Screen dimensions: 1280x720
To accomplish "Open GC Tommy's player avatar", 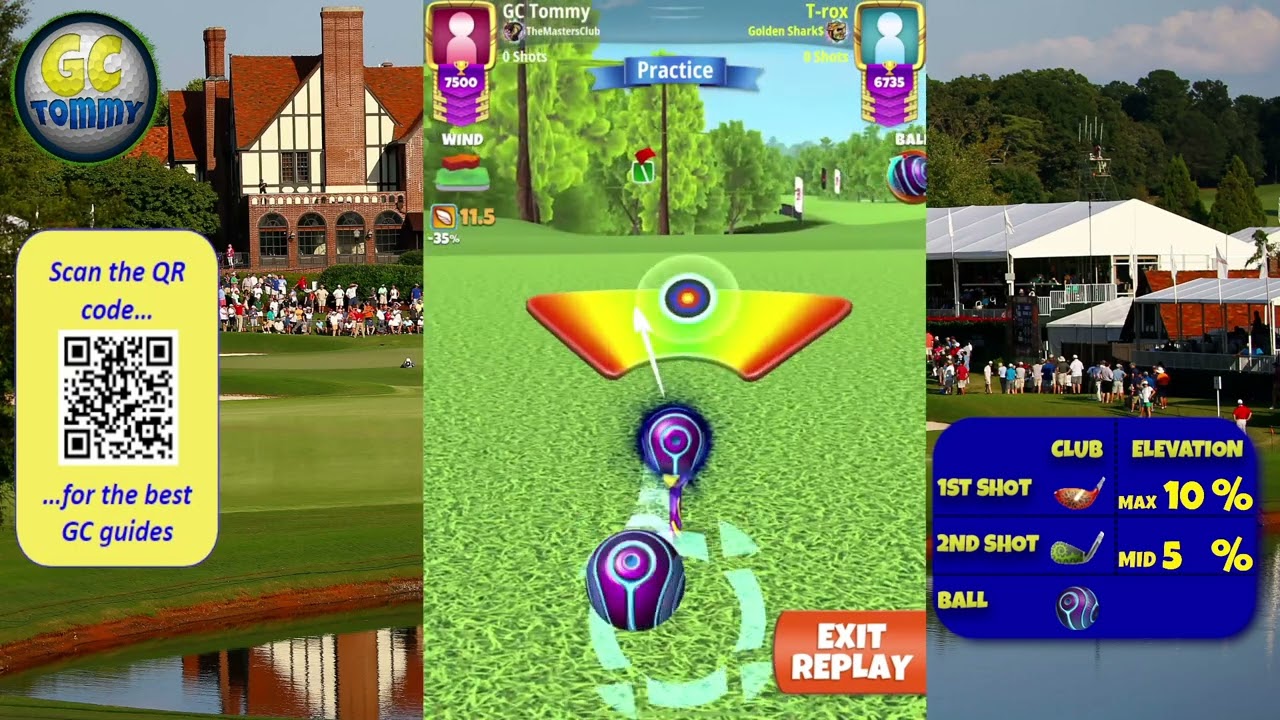I will (x=460, y=36).
